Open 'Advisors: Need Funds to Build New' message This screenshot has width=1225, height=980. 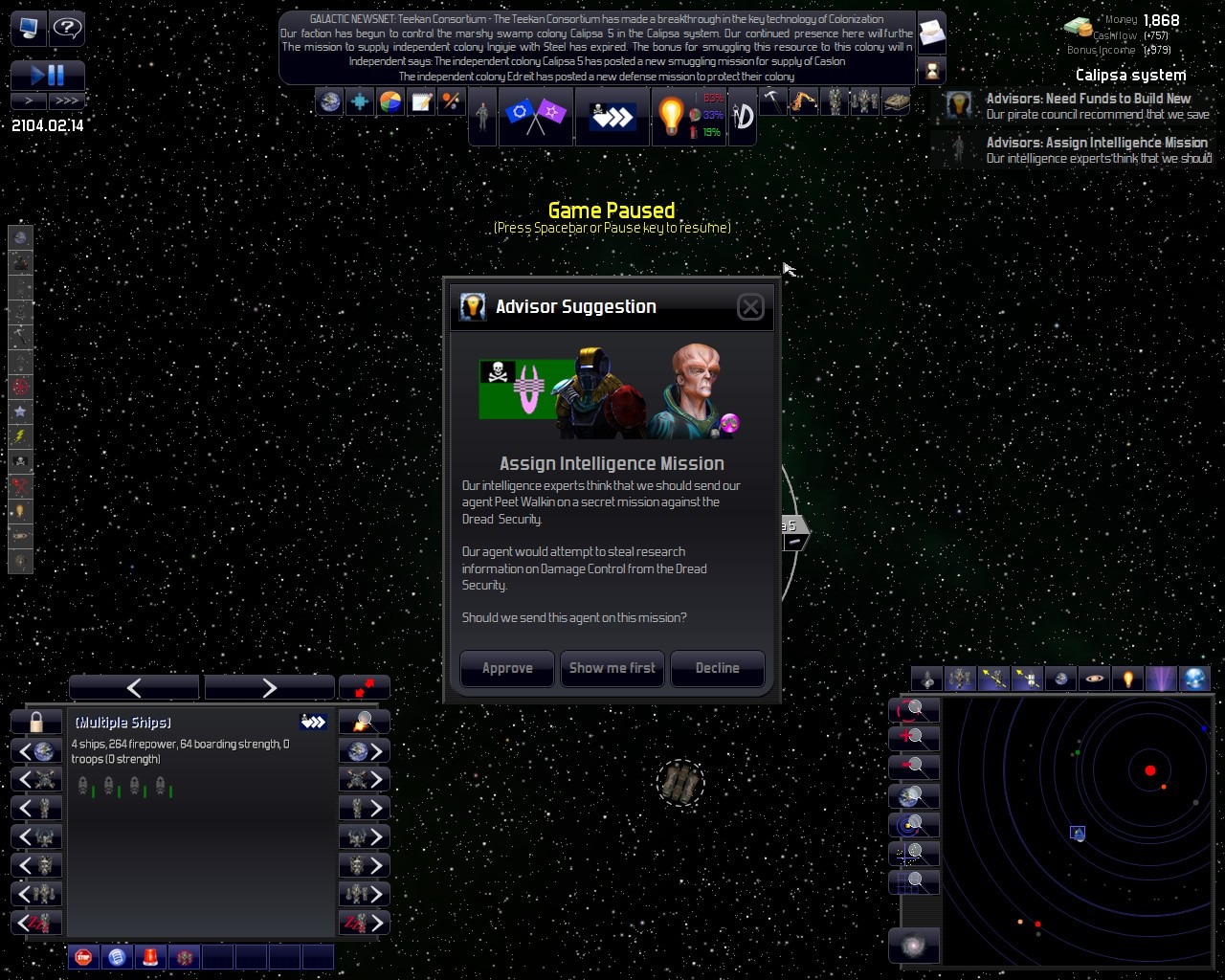1087,105
